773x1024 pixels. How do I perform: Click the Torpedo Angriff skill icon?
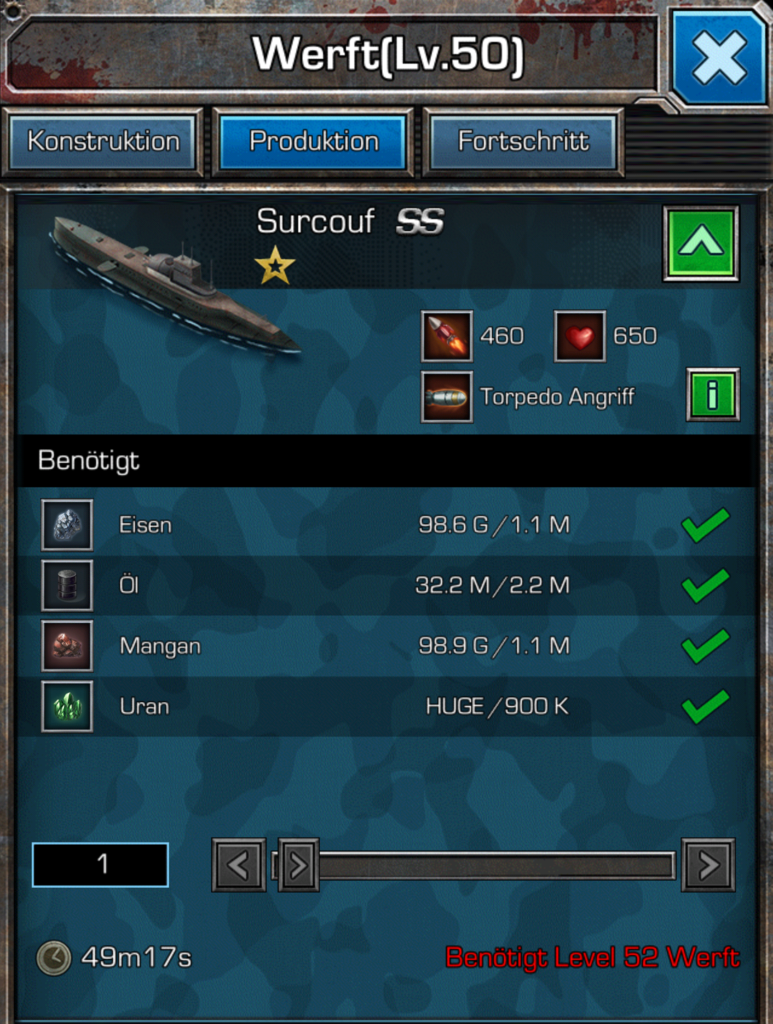[446, 397]
